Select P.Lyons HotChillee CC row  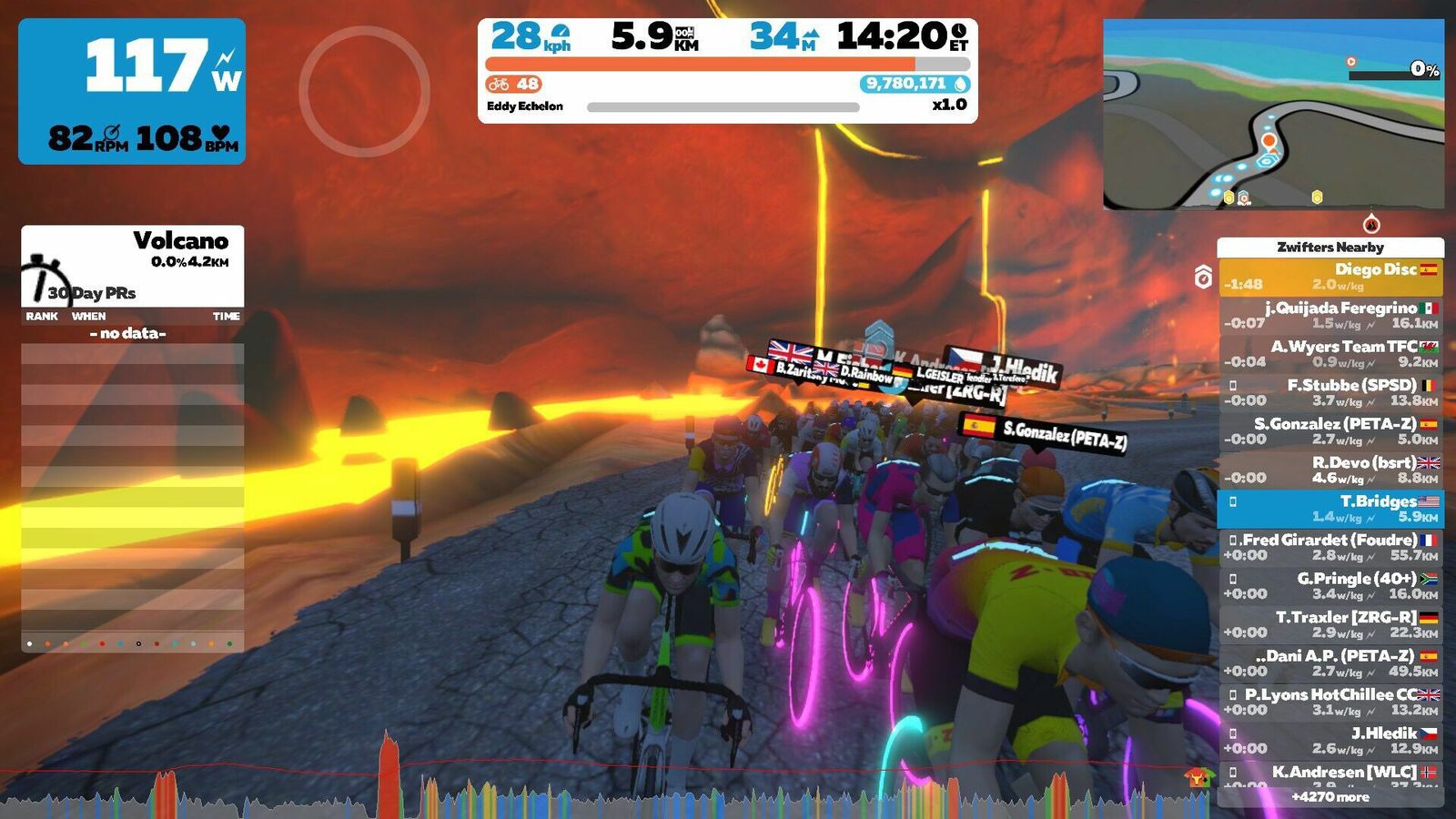coord(1330,702)
